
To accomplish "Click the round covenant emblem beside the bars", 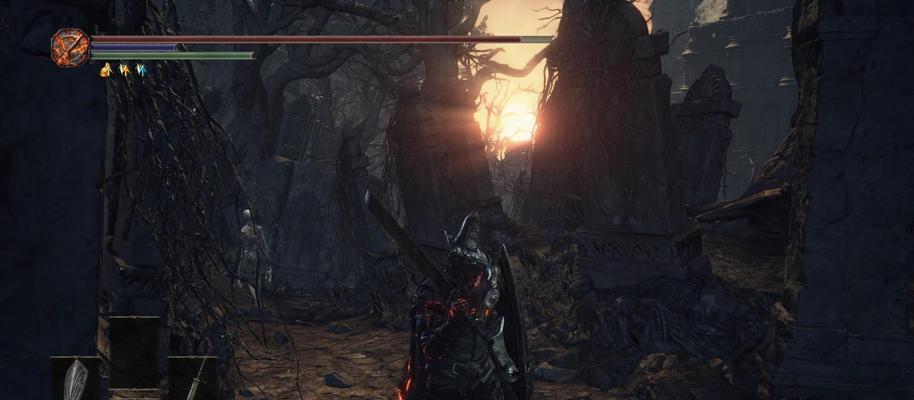I will tap(71, 47).
